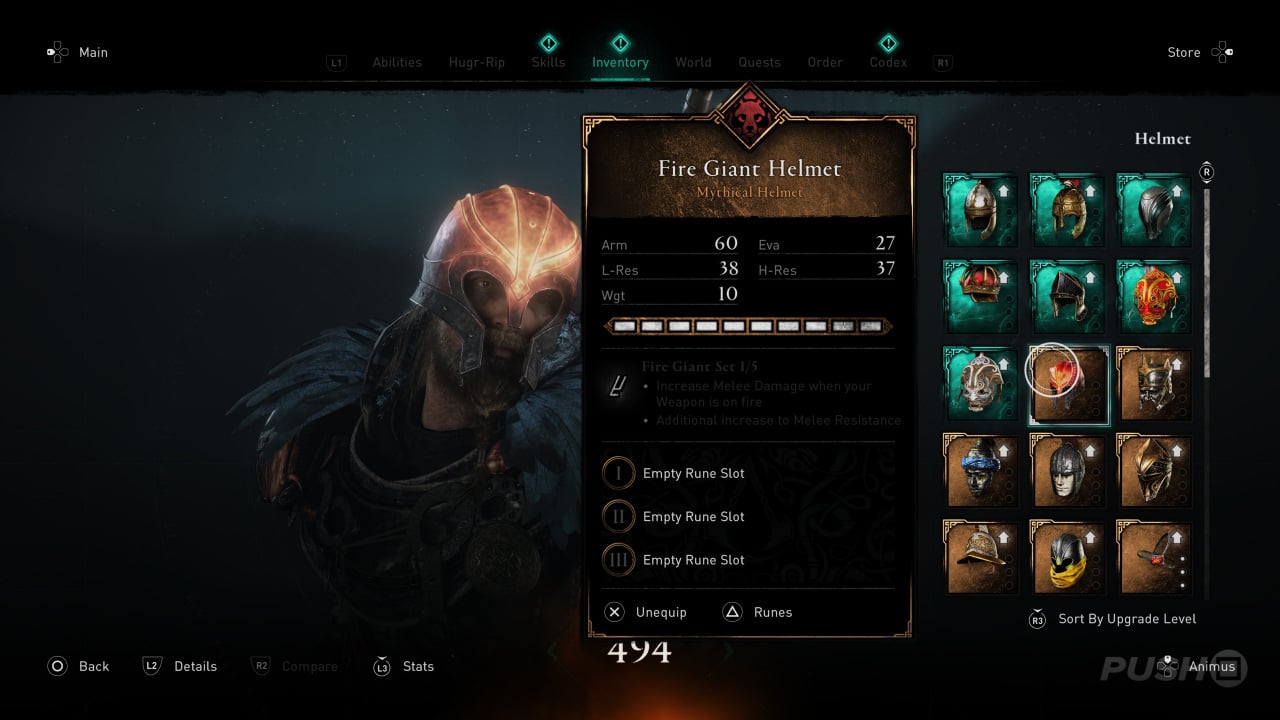Open the Codex tab
Screen dimensions: 1280x720
[x=888, y=62]
